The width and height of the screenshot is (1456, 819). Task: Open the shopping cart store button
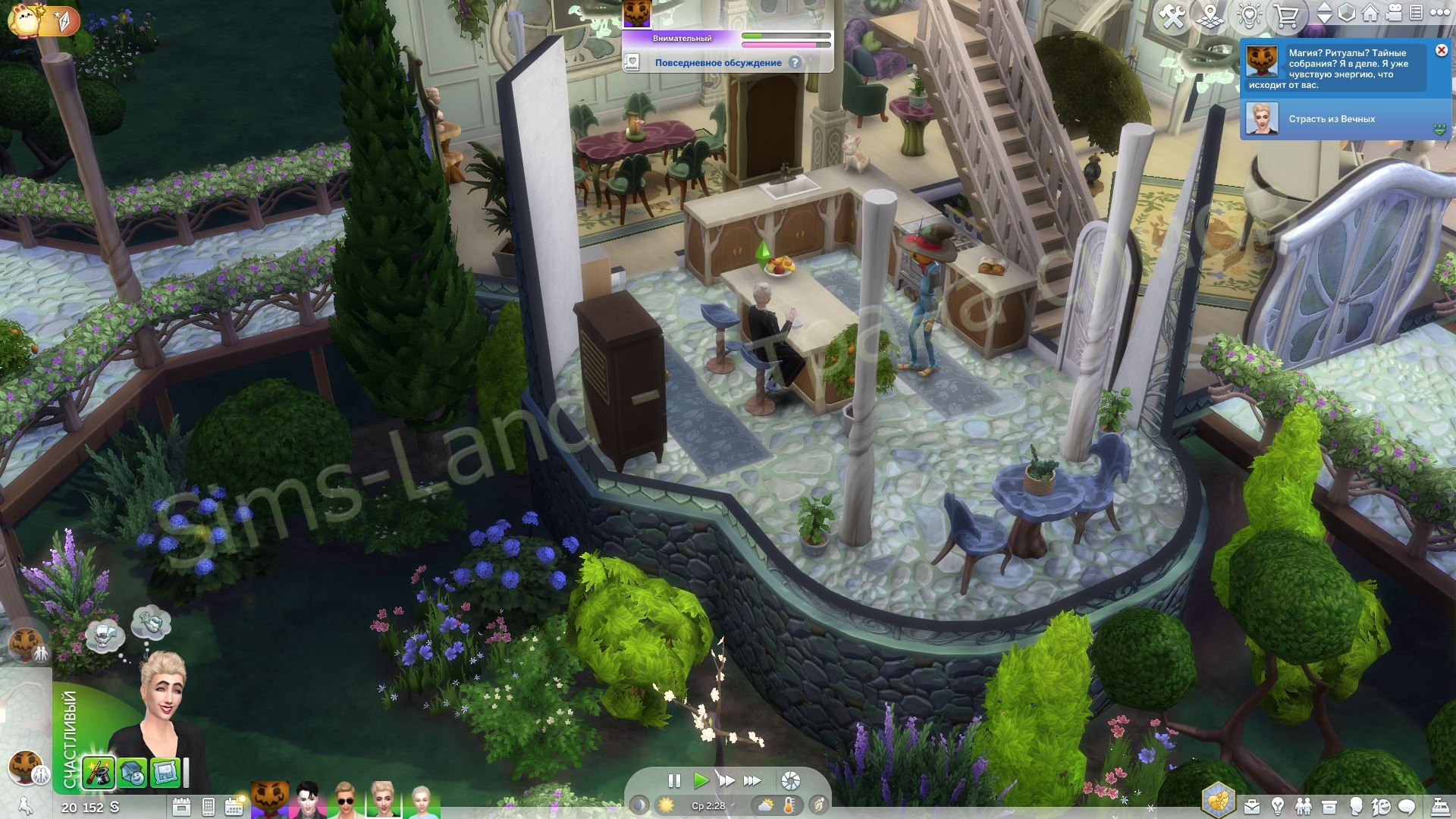1287,16
